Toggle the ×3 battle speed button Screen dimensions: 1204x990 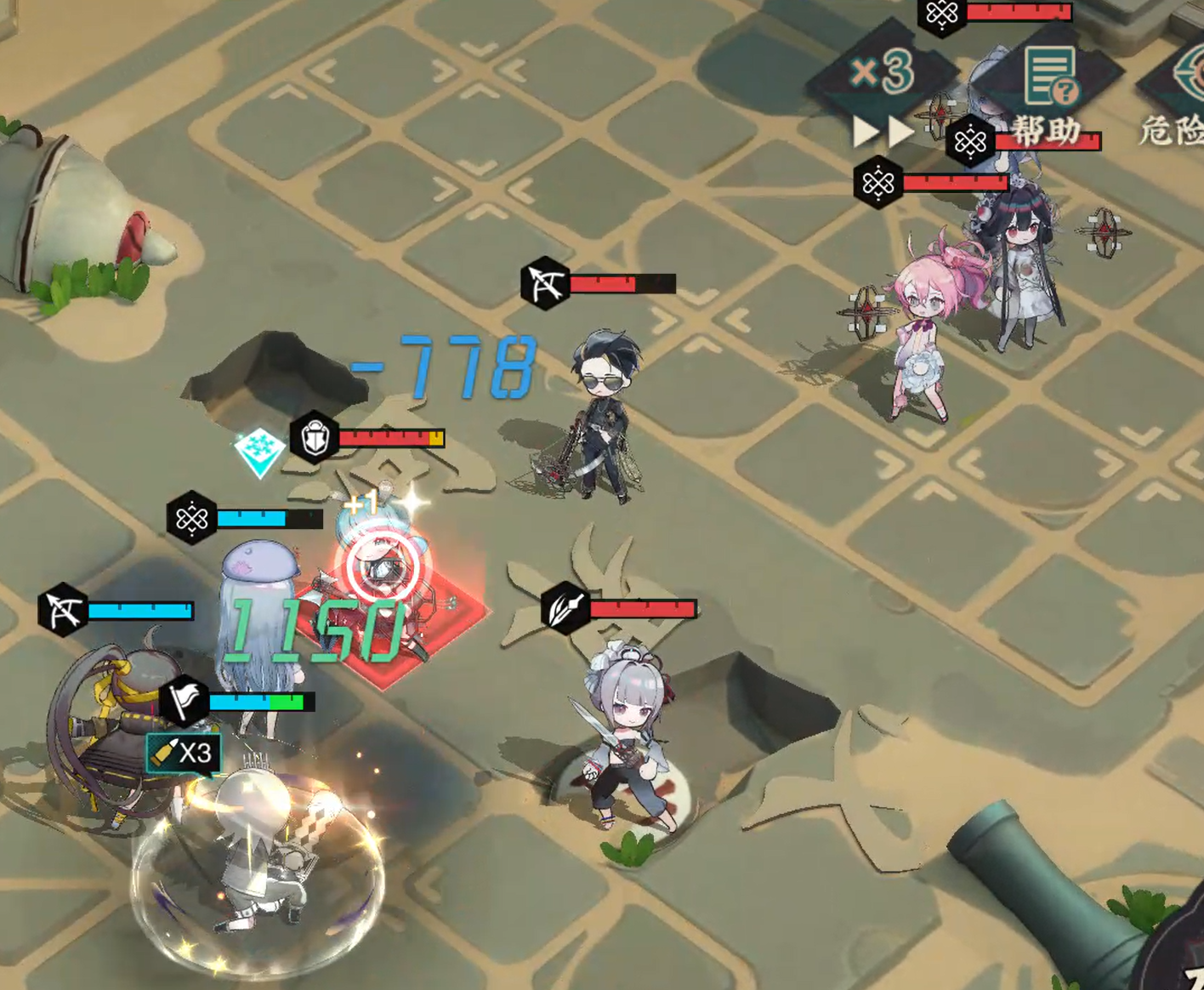point(883,74)
